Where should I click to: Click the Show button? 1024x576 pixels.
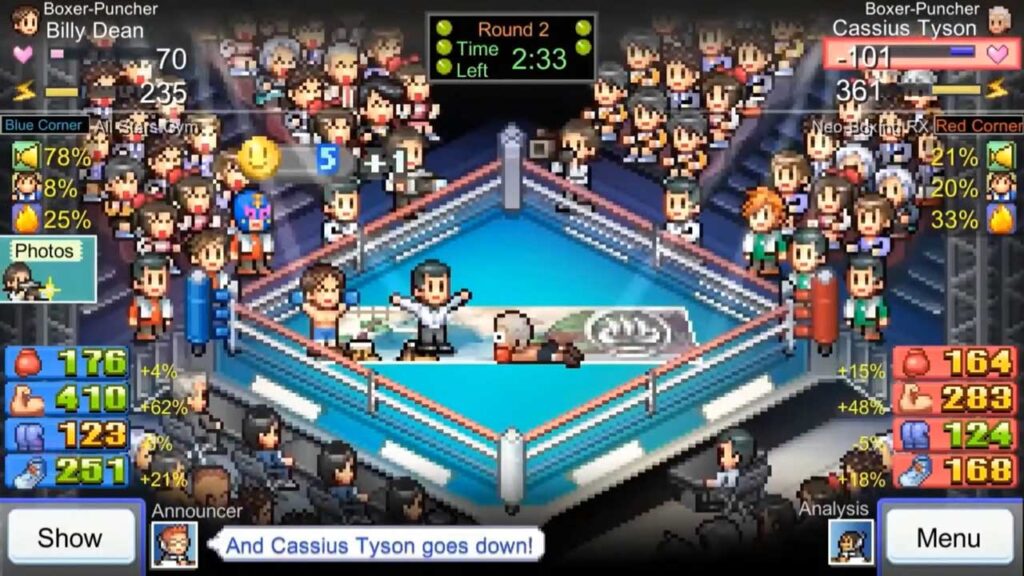coord(70,538)
